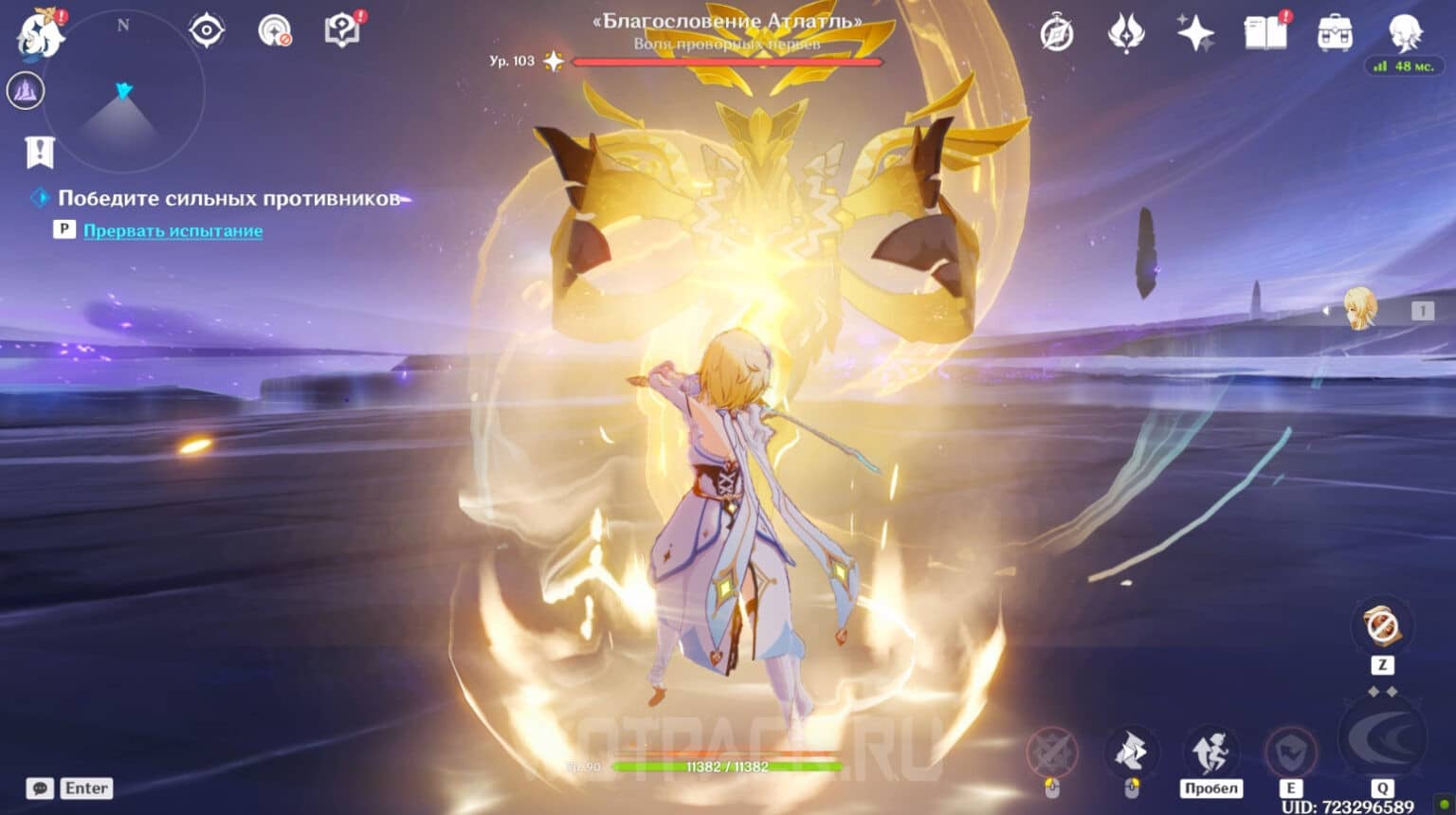This screenshot has width=1456, height=815.
Task: Click the Прервать испытание link
Action: pyautogui.click(x=174, y=230)
